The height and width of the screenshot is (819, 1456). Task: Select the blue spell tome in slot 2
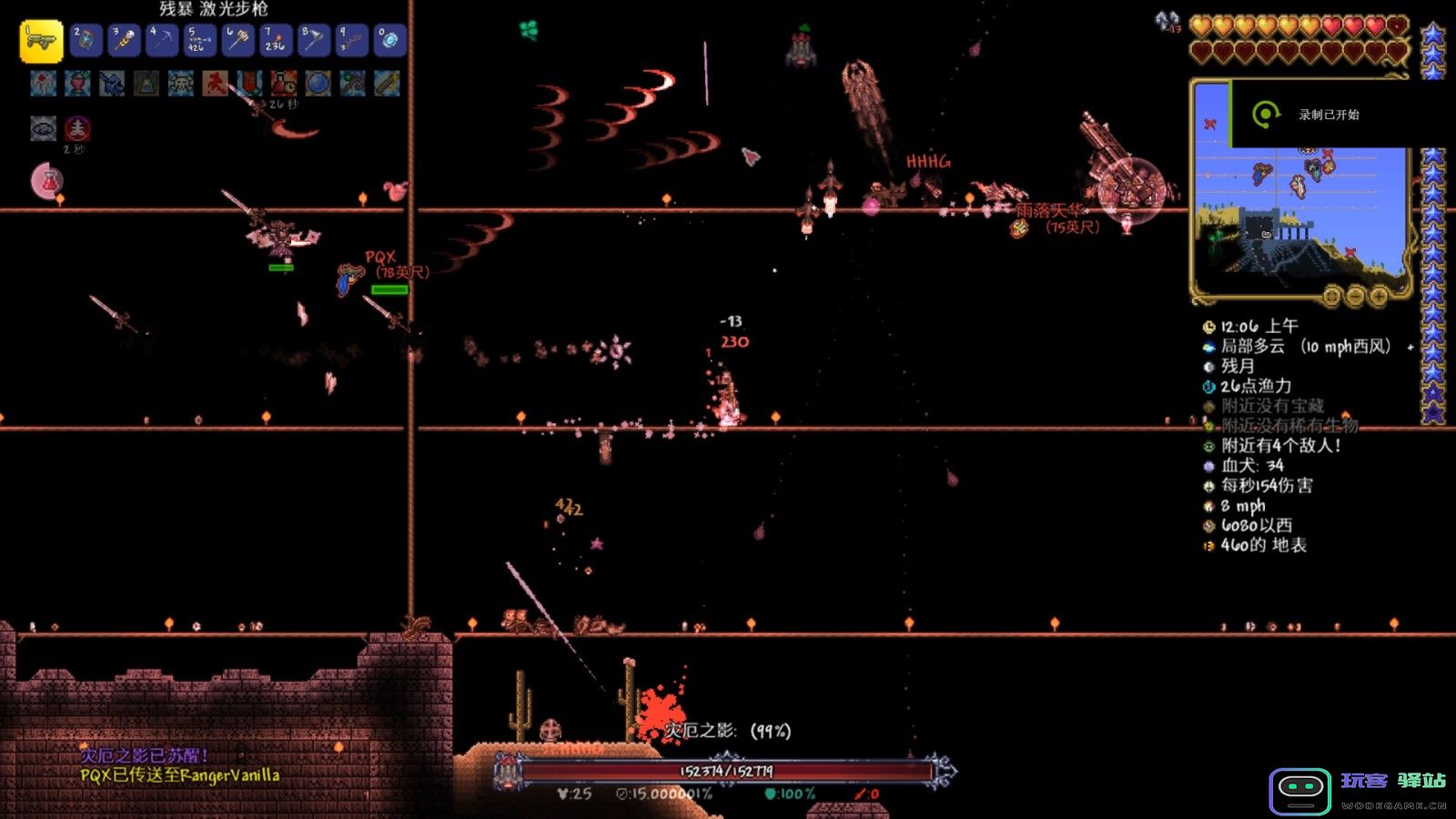[x=86, y=41]
